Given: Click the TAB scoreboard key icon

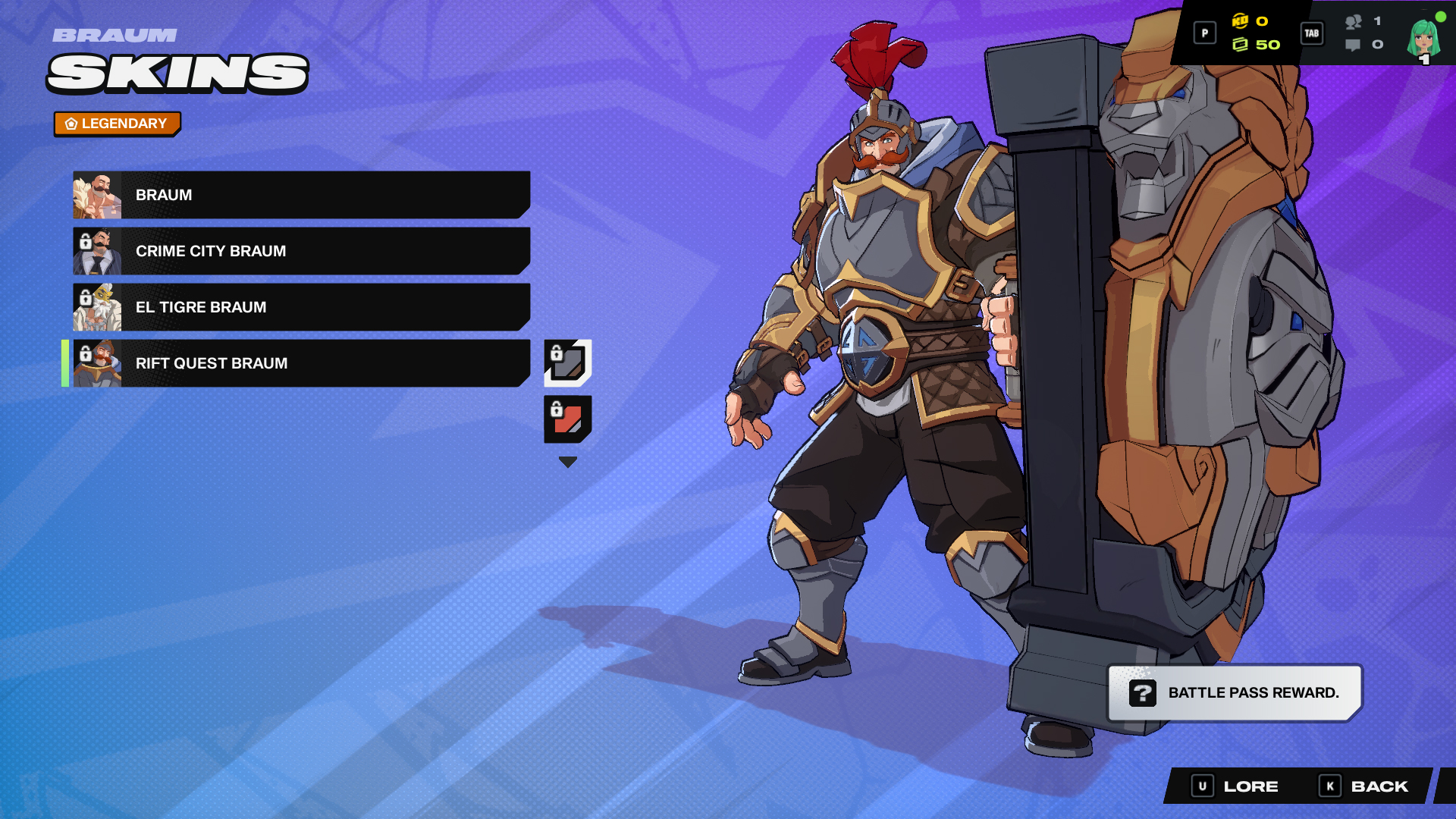Looking at the screenshot, I should pos(1312,34).
